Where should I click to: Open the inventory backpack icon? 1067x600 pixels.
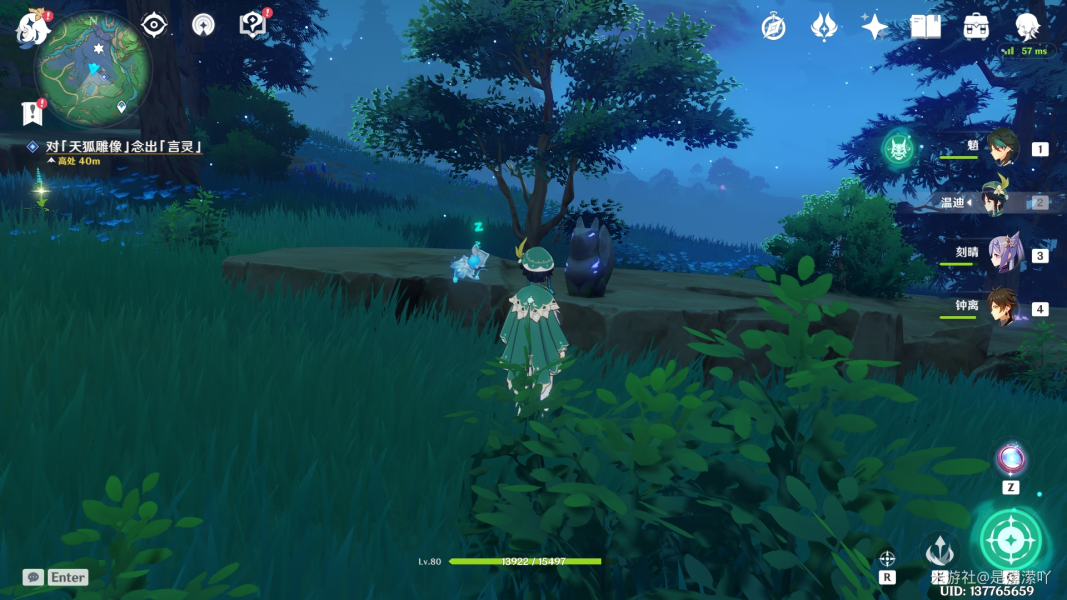(x=976, y=27)
